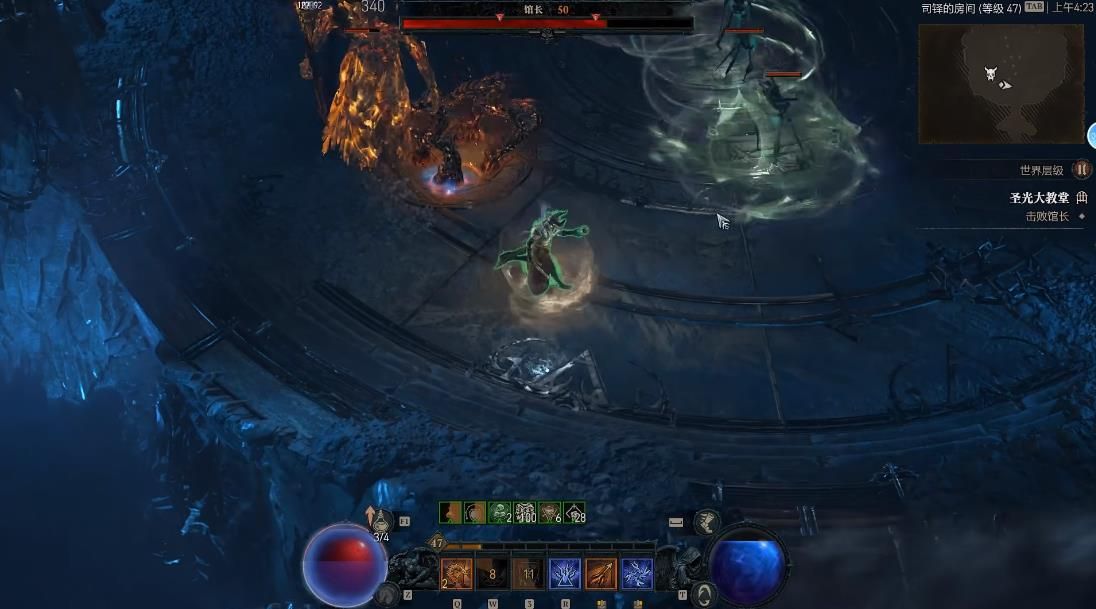This screenshot has height=609, width=1096.
Task: Click the World Tier icon
Action: pos(1081,170)
